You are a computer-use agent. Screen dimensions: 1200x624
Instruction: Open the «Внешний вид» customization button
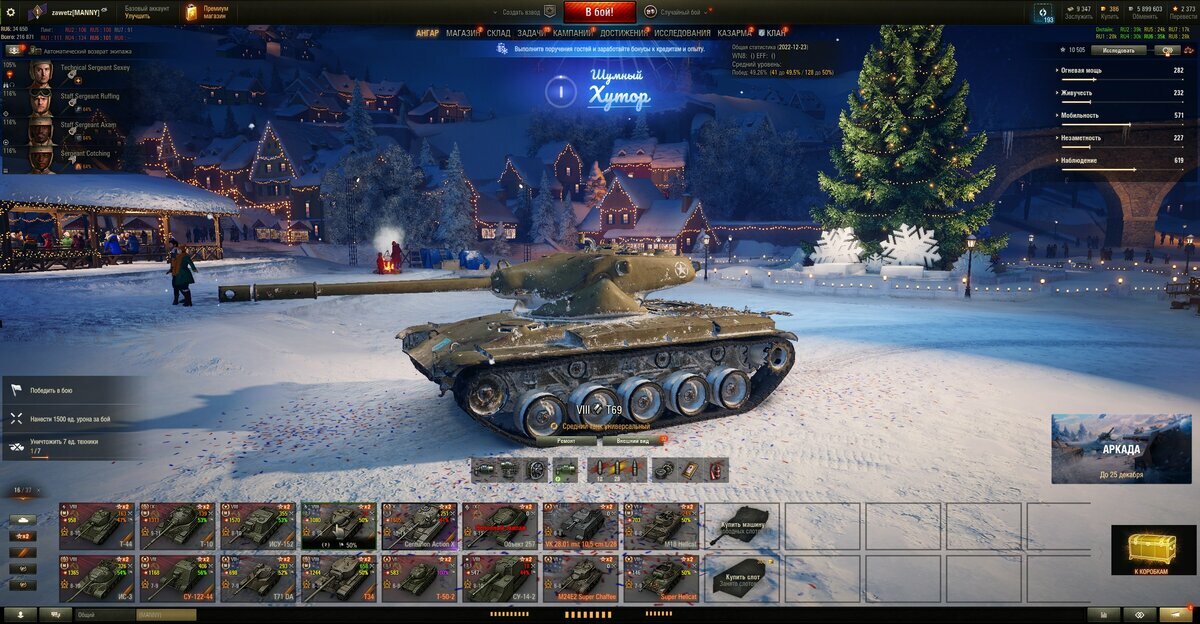pos(632,440)
